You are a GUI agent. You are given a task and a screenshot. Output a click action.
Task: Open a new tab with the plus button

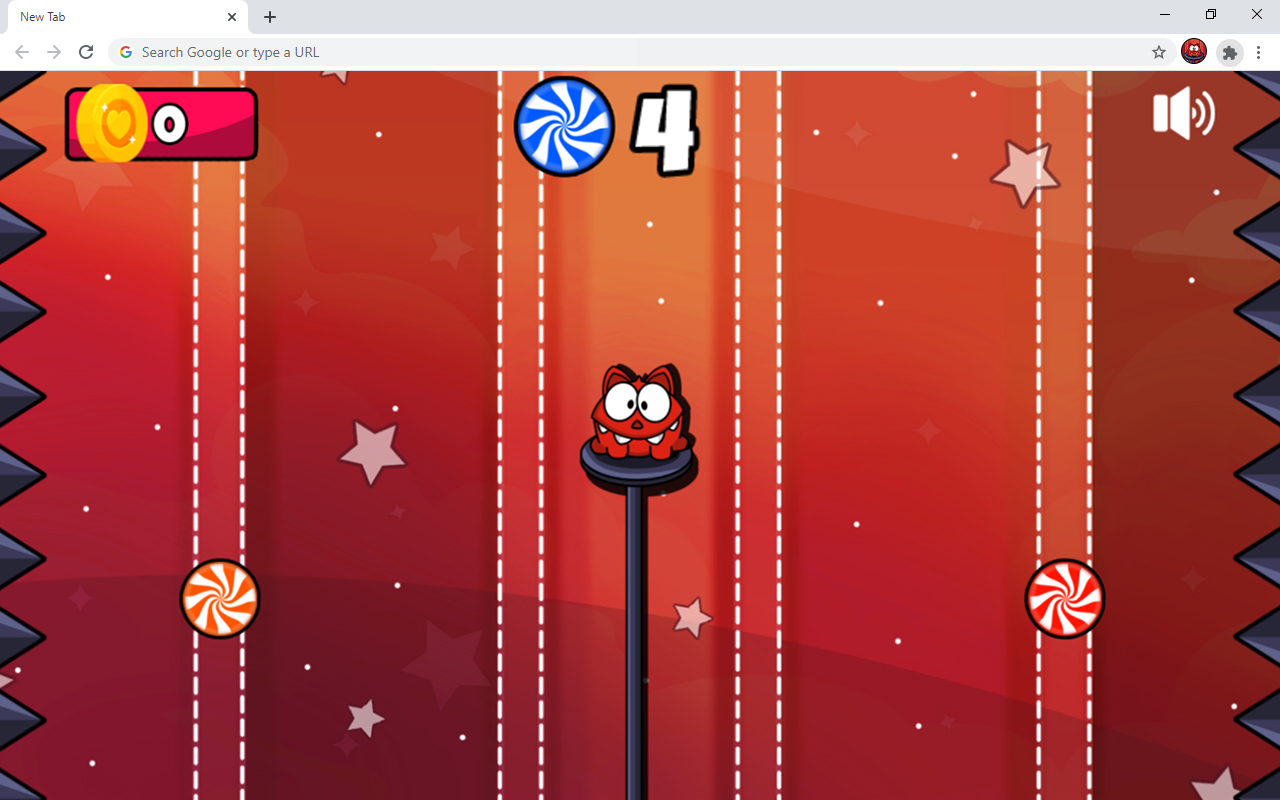click(269, 16)
